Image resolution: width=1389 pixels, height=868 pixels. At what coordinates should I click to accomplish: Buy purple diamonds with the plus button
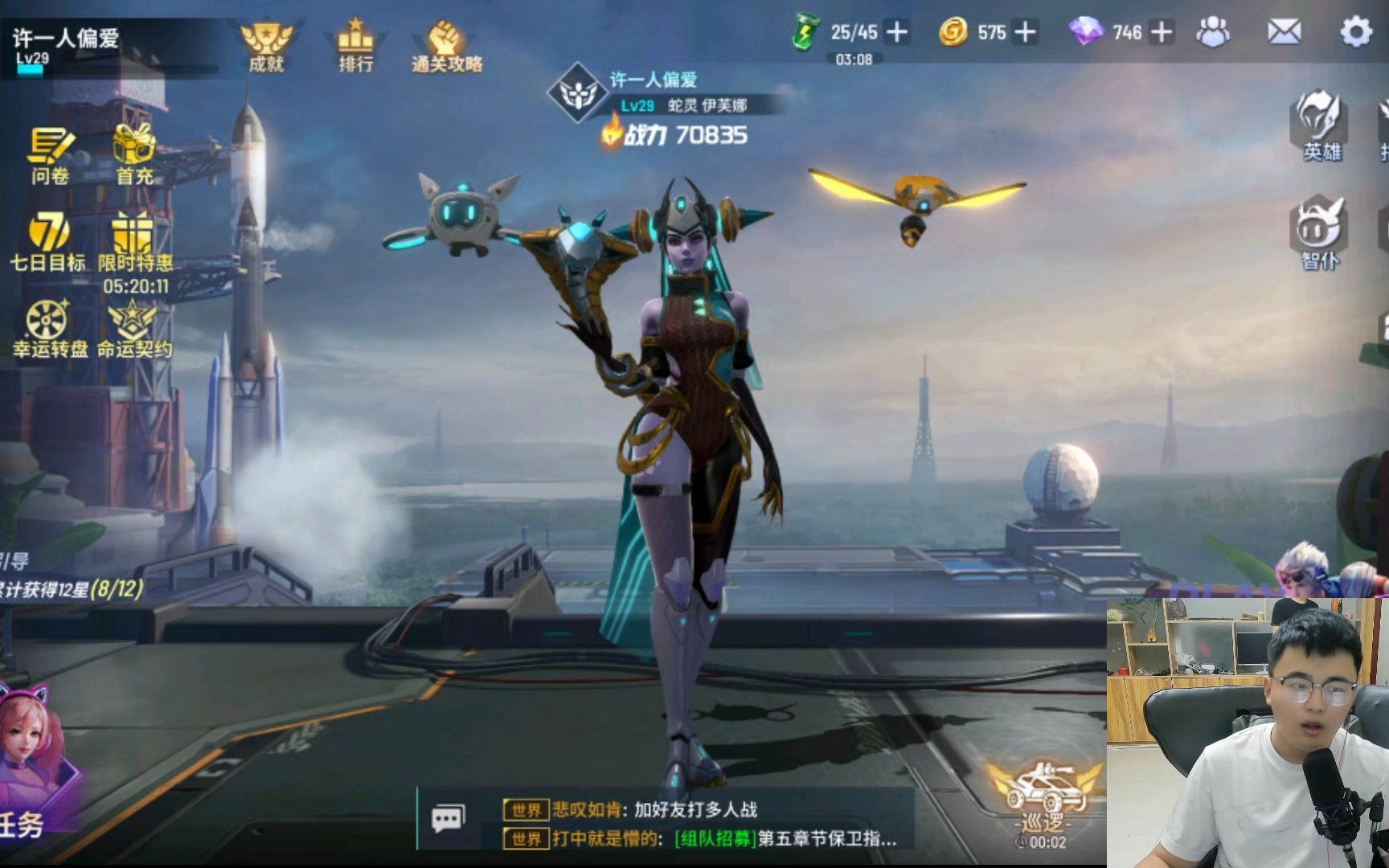click(x=1162, y=32)
